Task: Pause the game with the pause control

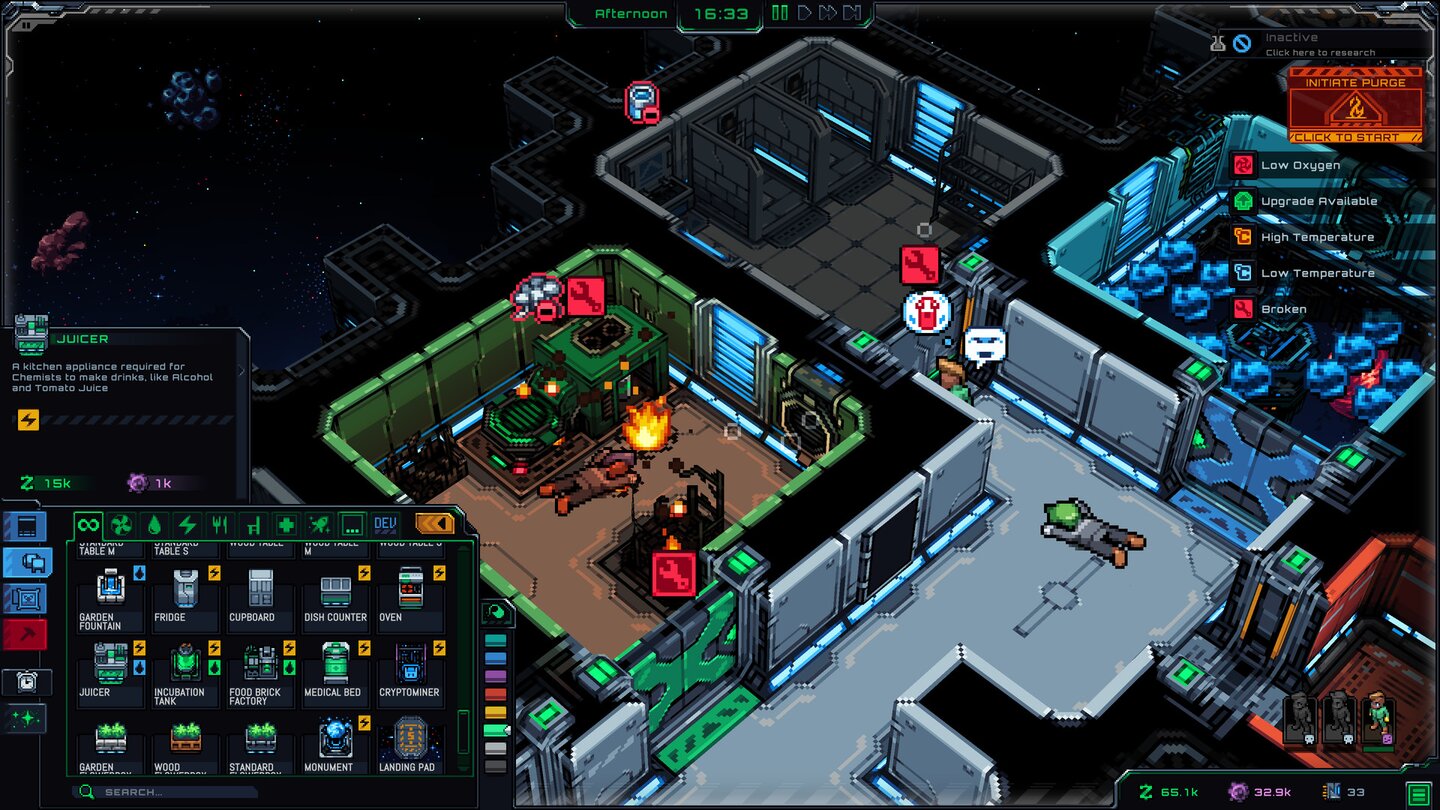Action: coord(779,13)
